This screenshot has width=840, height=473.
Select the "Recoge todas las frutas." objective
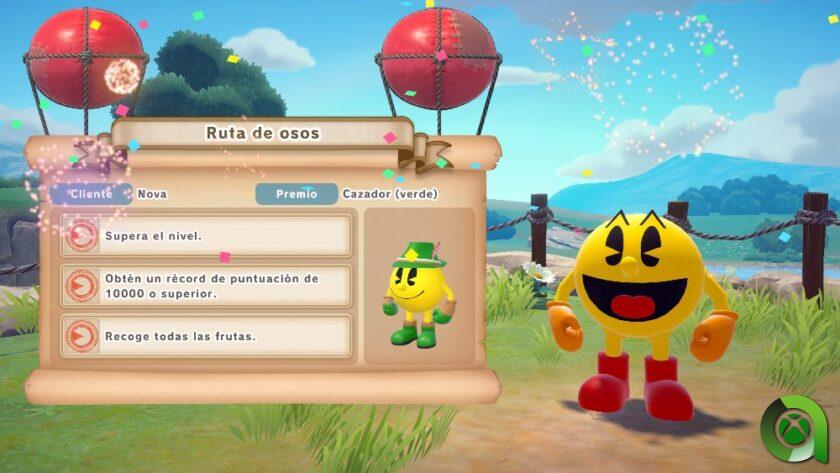pyautogui.click(x=207, y=336)
